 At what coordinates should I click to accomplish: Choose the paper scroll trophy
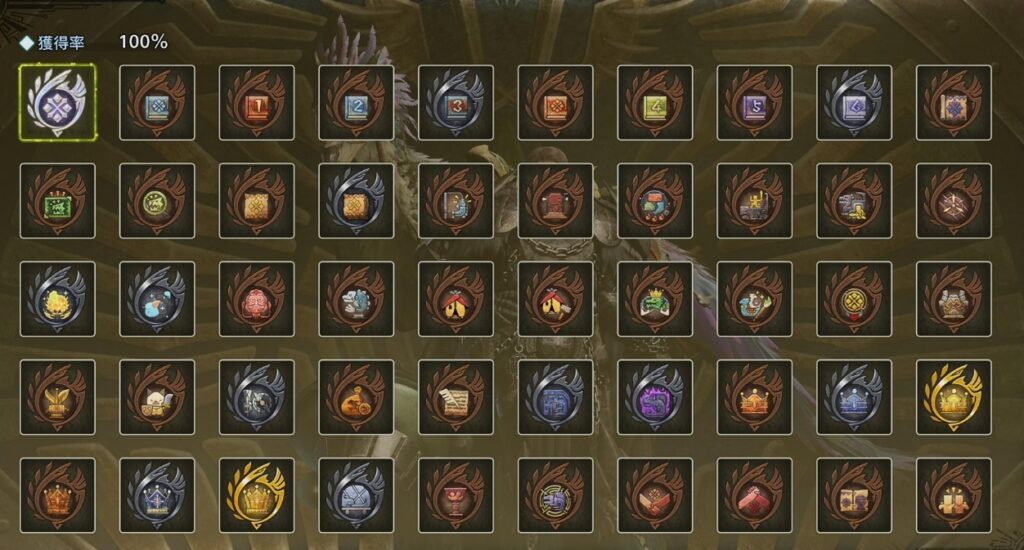tap(455, 397)
